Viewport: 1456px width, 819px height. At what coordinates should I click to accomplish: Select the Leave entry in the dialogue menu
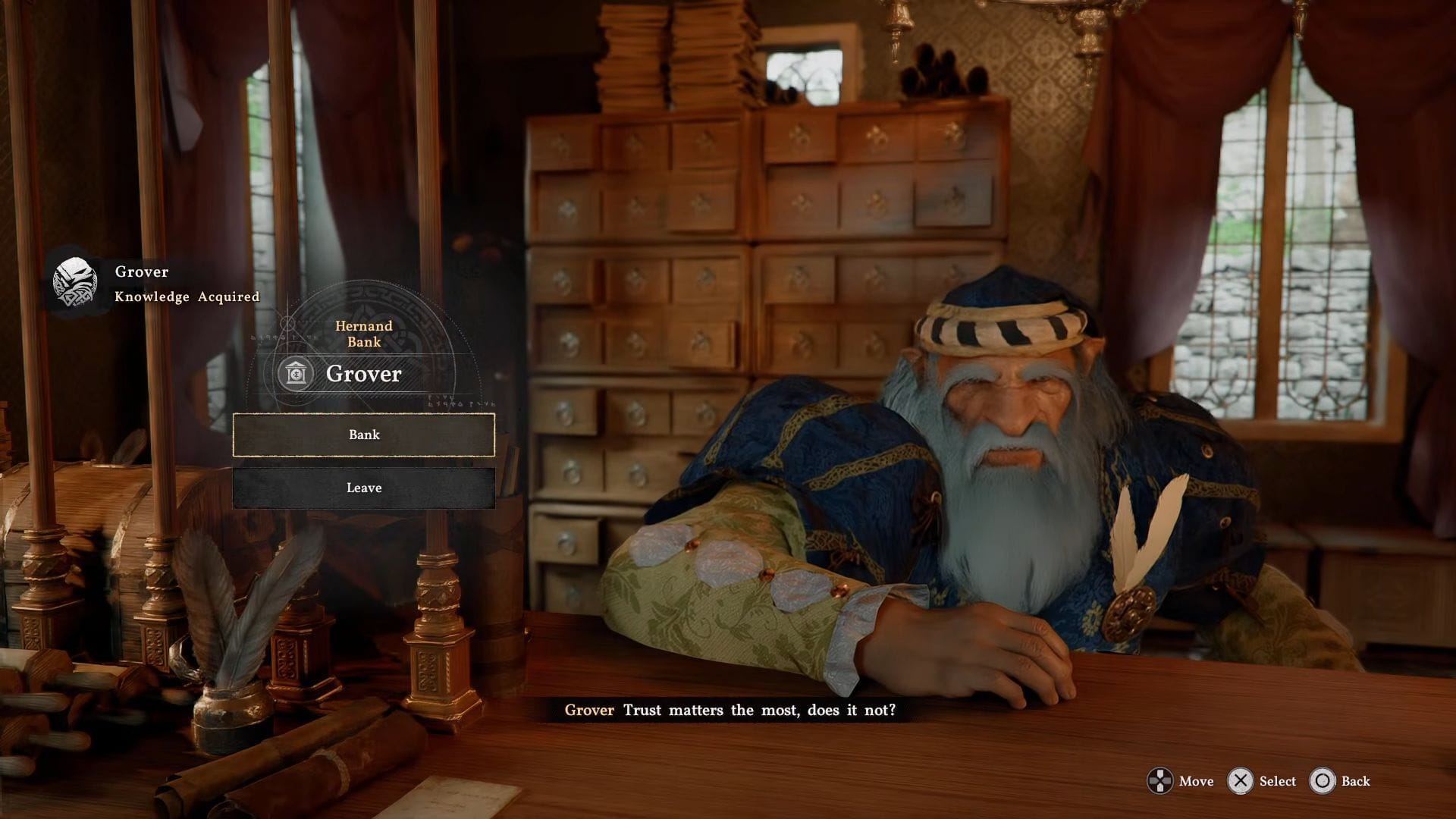click(365, 488)
